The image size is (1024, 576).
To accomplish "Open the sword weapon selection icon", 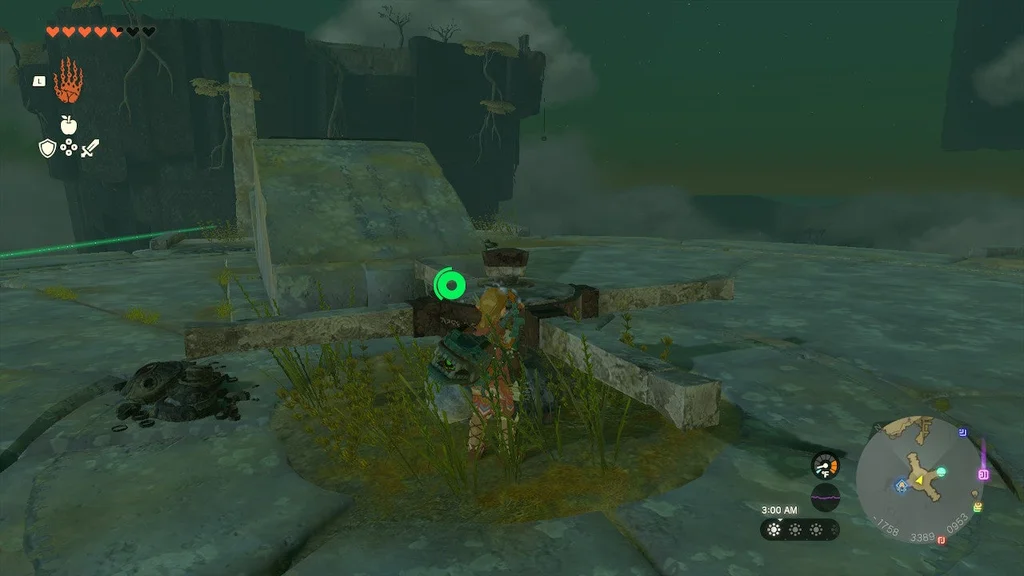I will click(90, 148).
